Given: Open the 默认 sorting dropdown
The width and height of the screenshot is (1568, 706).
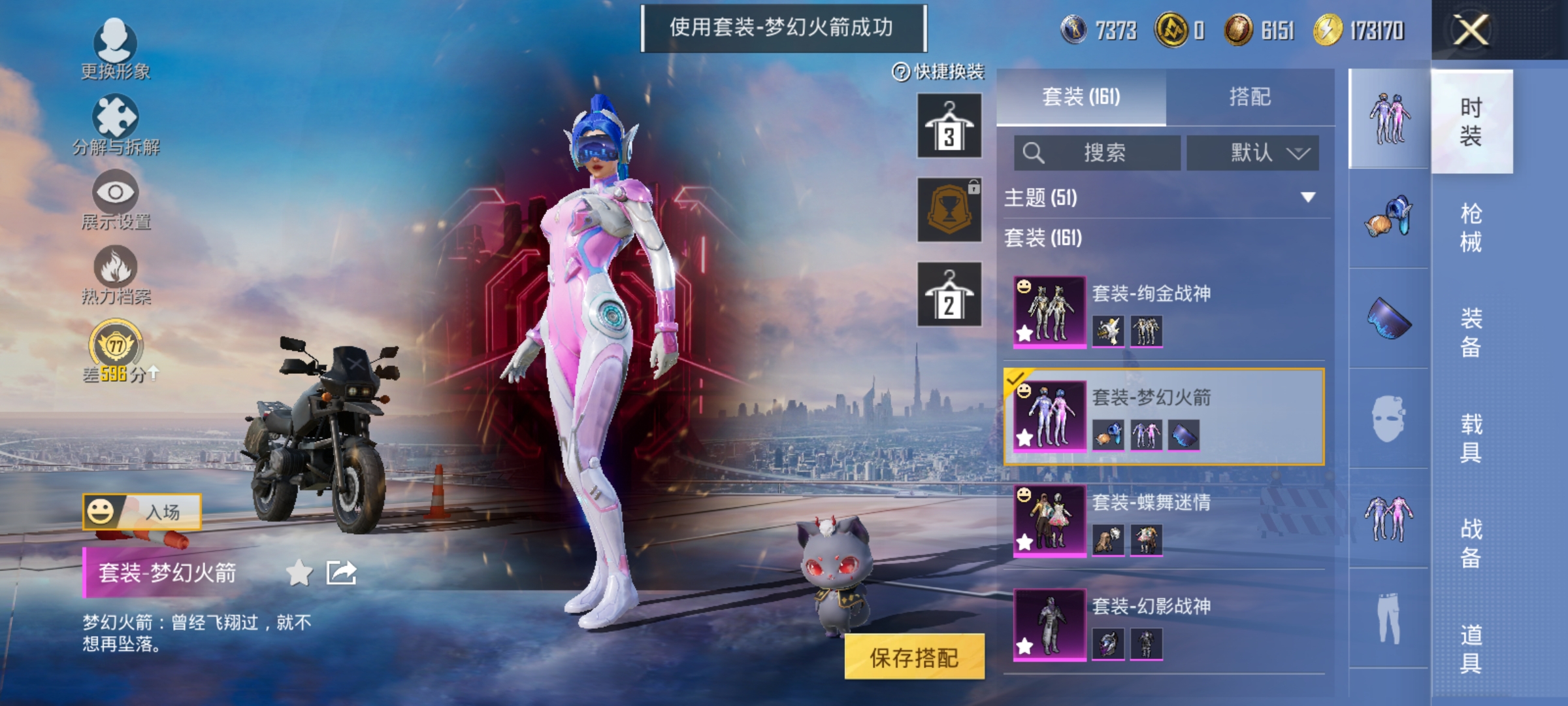Looking at the screenshot, I should pyautogui.click(x=1251, y=152).
